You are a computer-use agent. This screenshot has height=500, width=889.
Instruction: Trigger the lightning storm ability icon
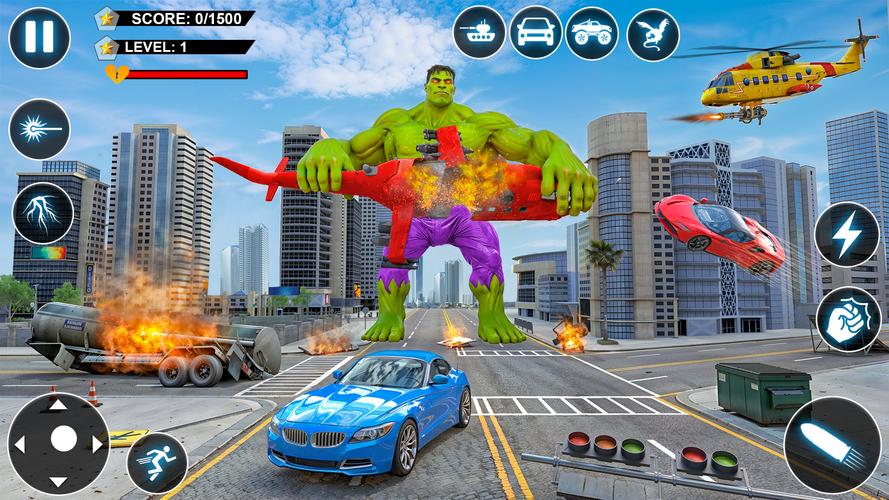43,213
